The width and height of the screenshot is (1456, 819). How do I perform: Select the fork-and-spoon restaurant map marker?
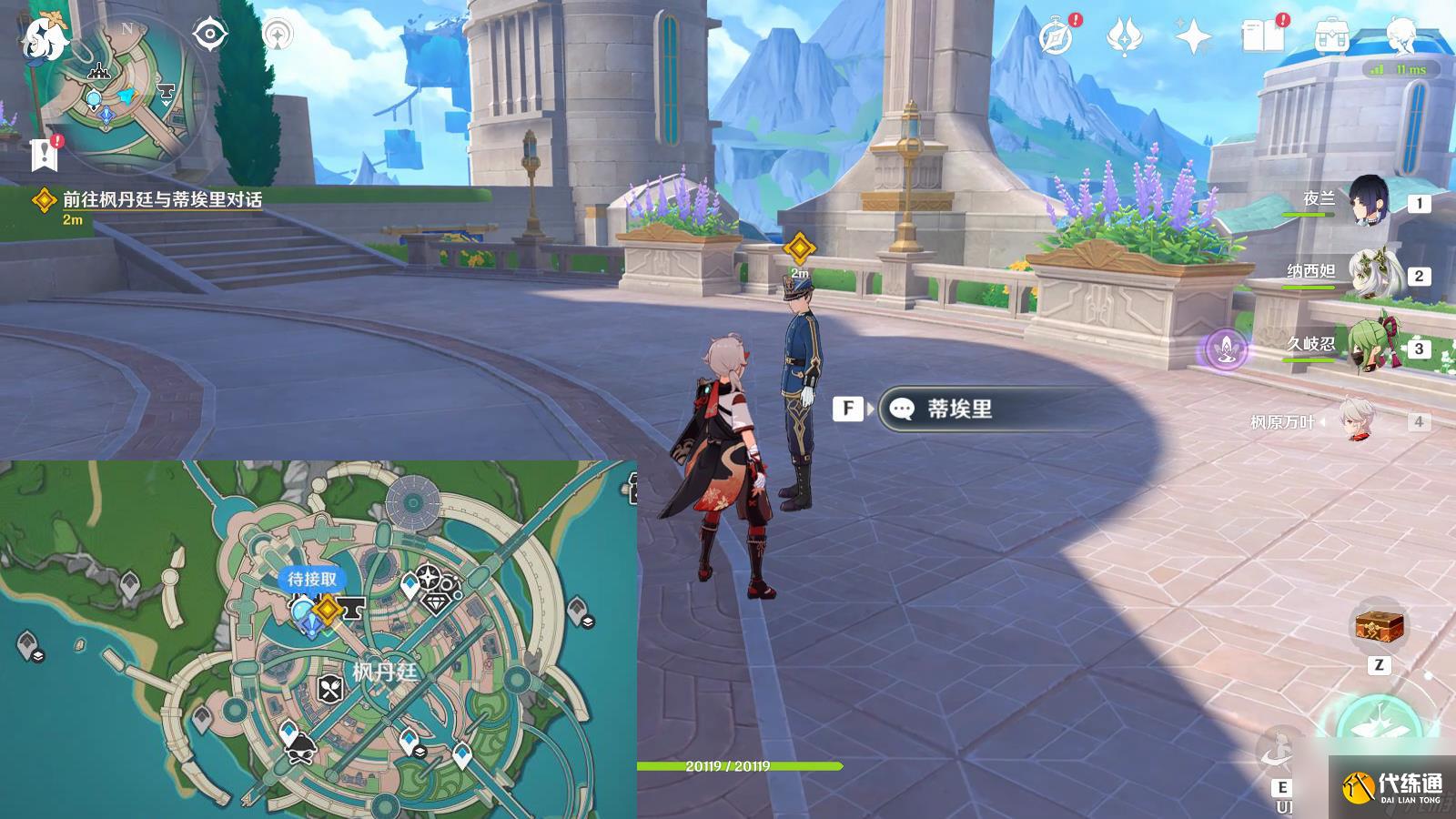pos(330,689)
